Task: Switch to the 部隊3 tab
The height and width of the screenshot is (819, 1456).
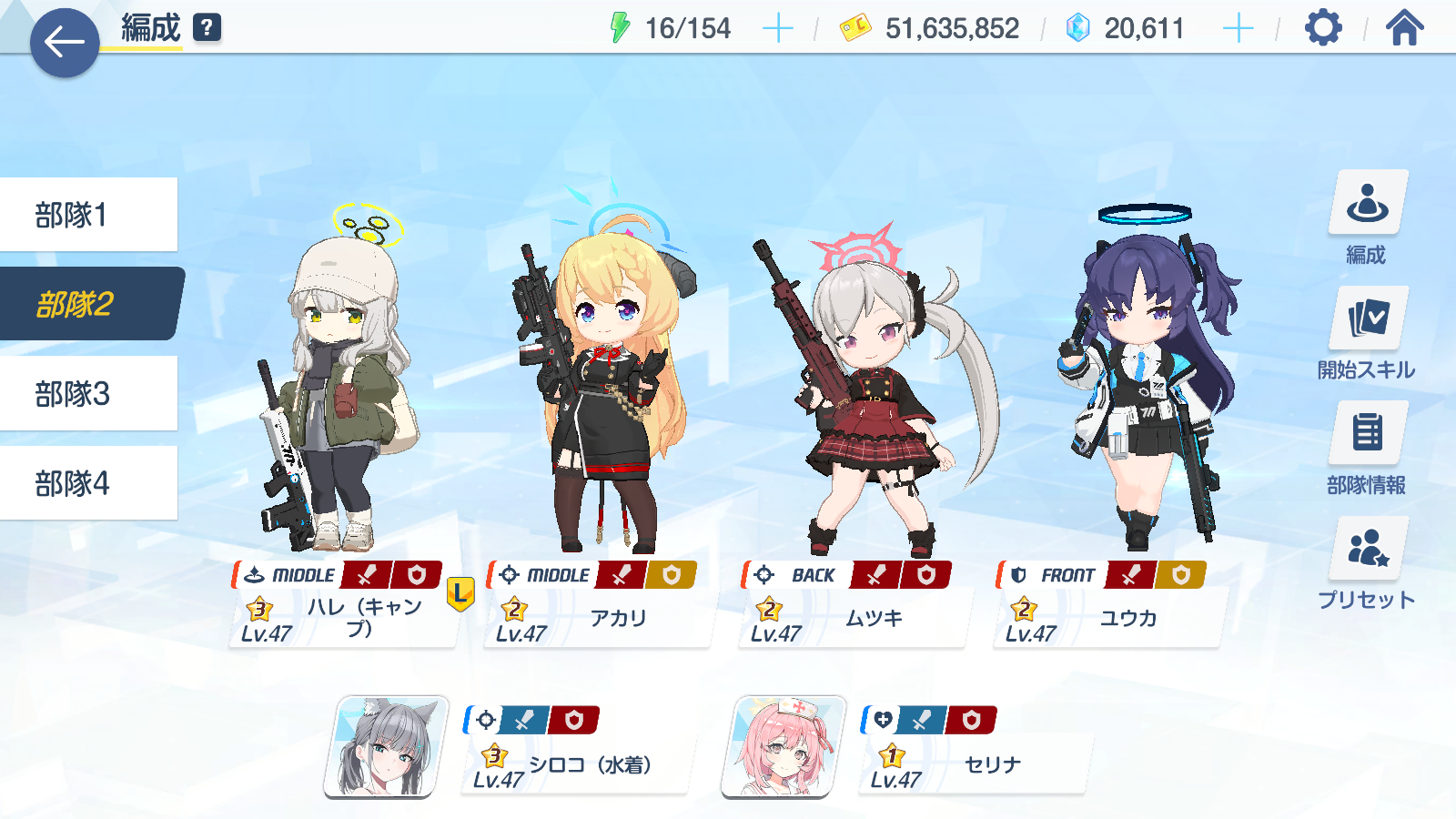Action: tap(88, 393)
